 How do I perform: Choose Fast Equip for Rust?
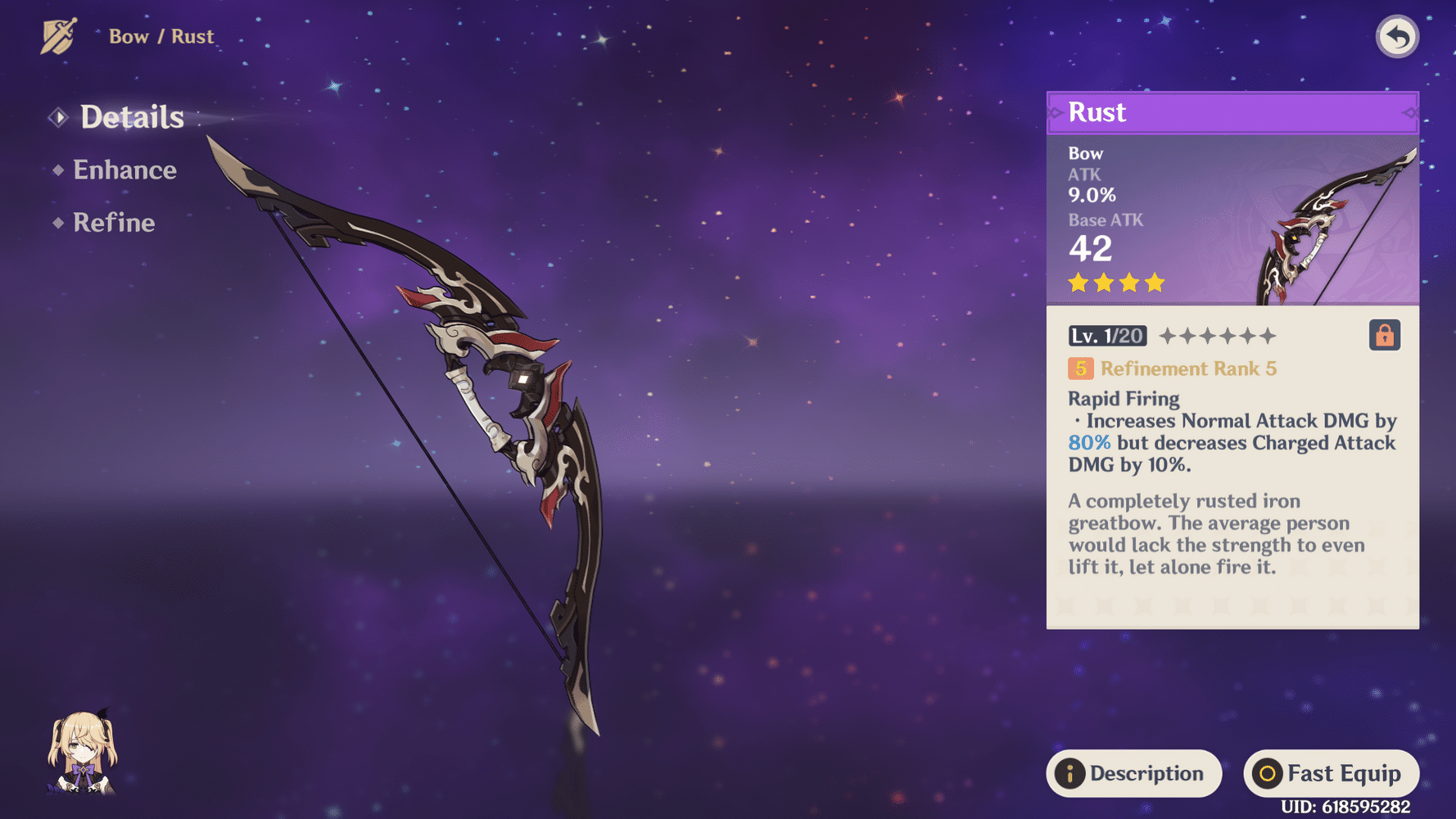[x=1331, y=773]
